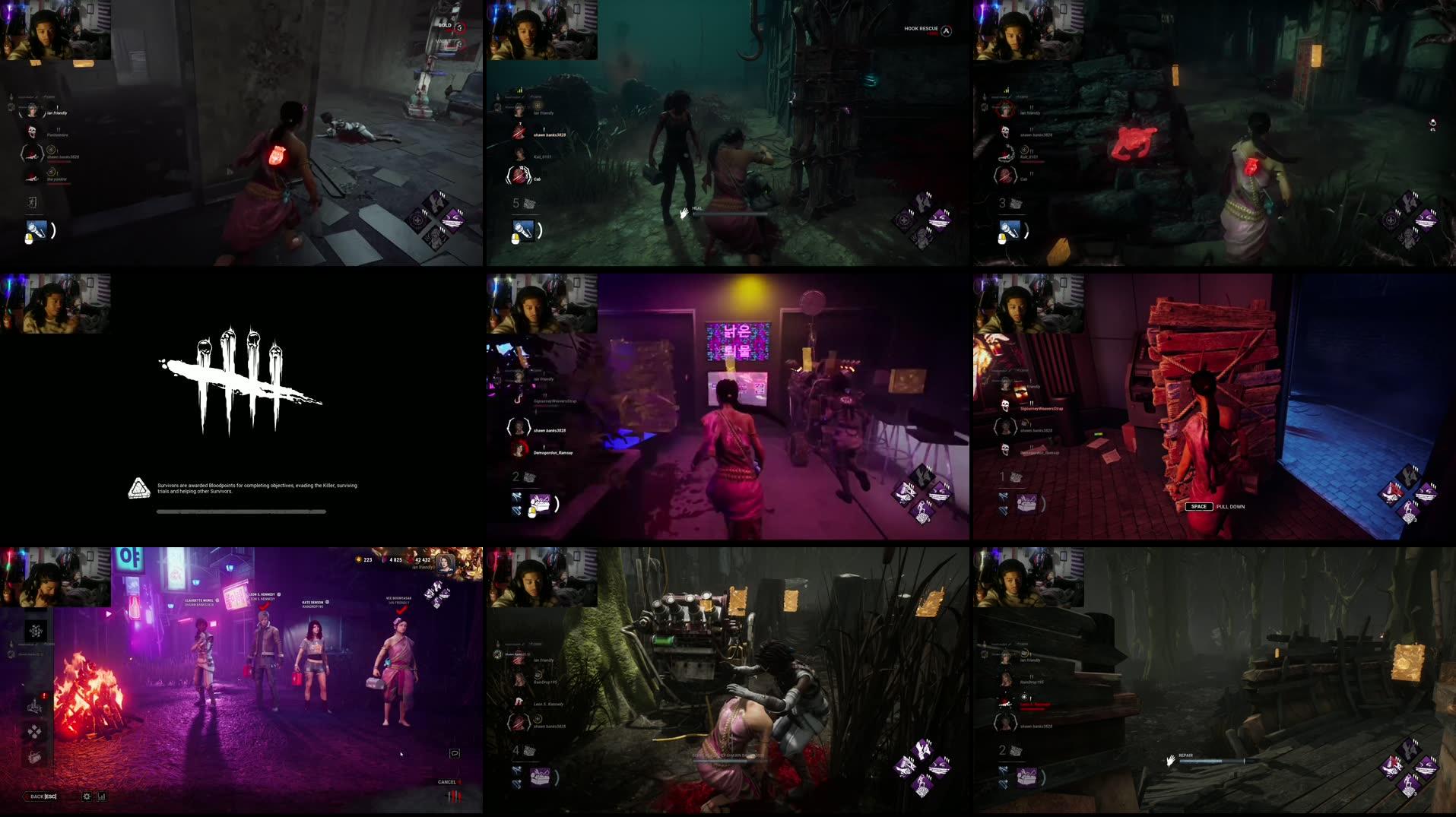Click the red emblem tally icon near CANCEL

455,796
